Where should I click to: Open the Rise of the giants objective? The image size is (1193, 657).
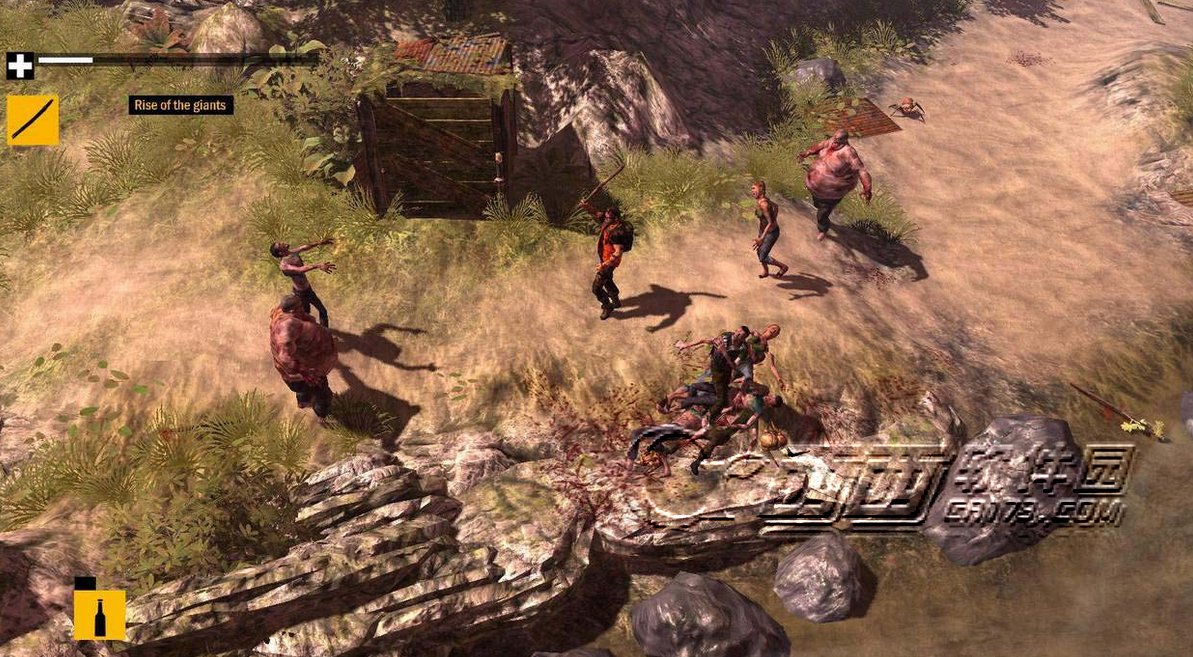pos(181,105)
